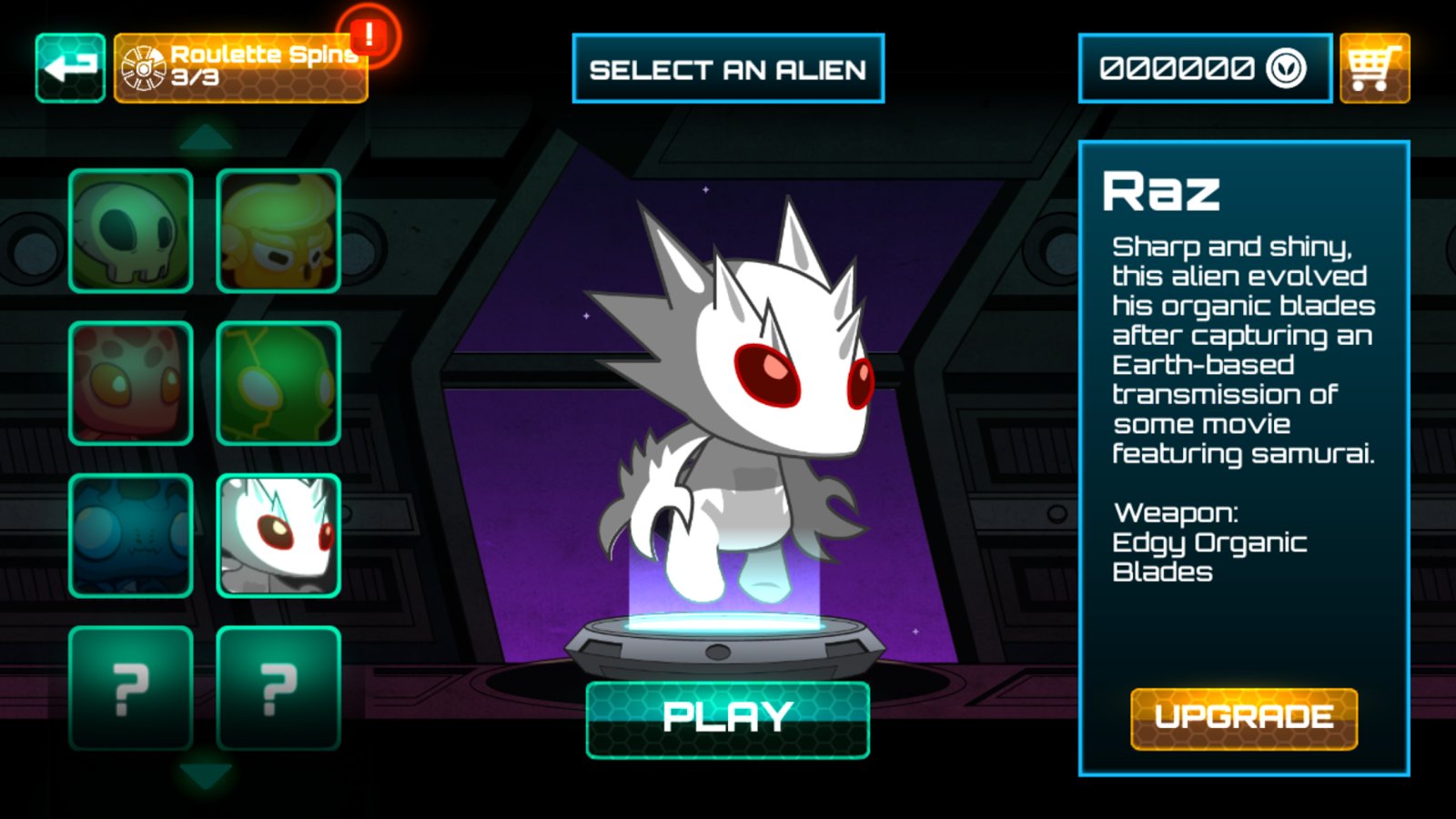
Task: Open the shop cart
Action: pyautogui.click(x=1374, y=68)
